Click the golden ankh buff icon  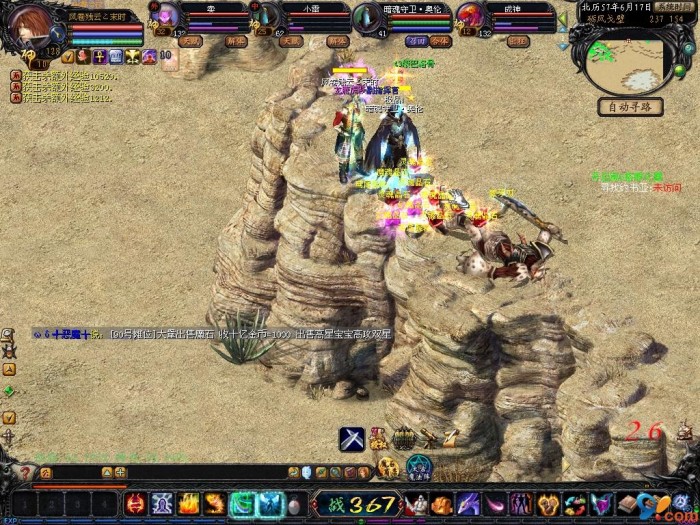point(100,57)
